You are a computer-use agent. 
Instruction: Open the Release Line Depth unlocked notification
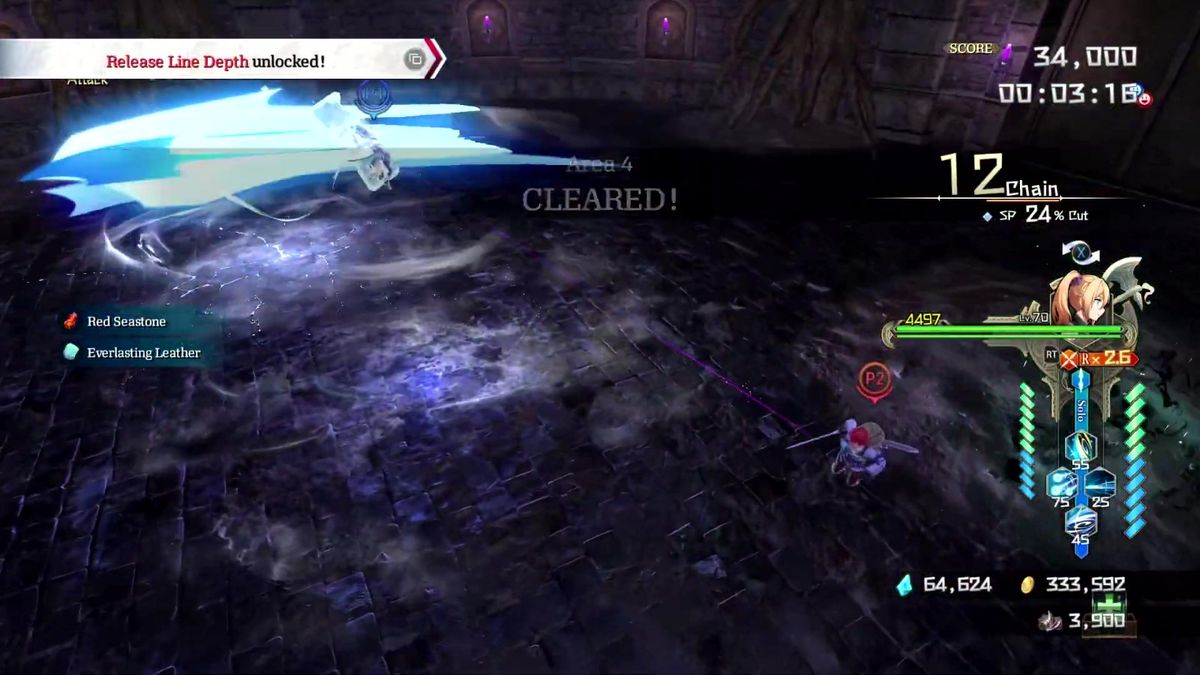(215, 61)
